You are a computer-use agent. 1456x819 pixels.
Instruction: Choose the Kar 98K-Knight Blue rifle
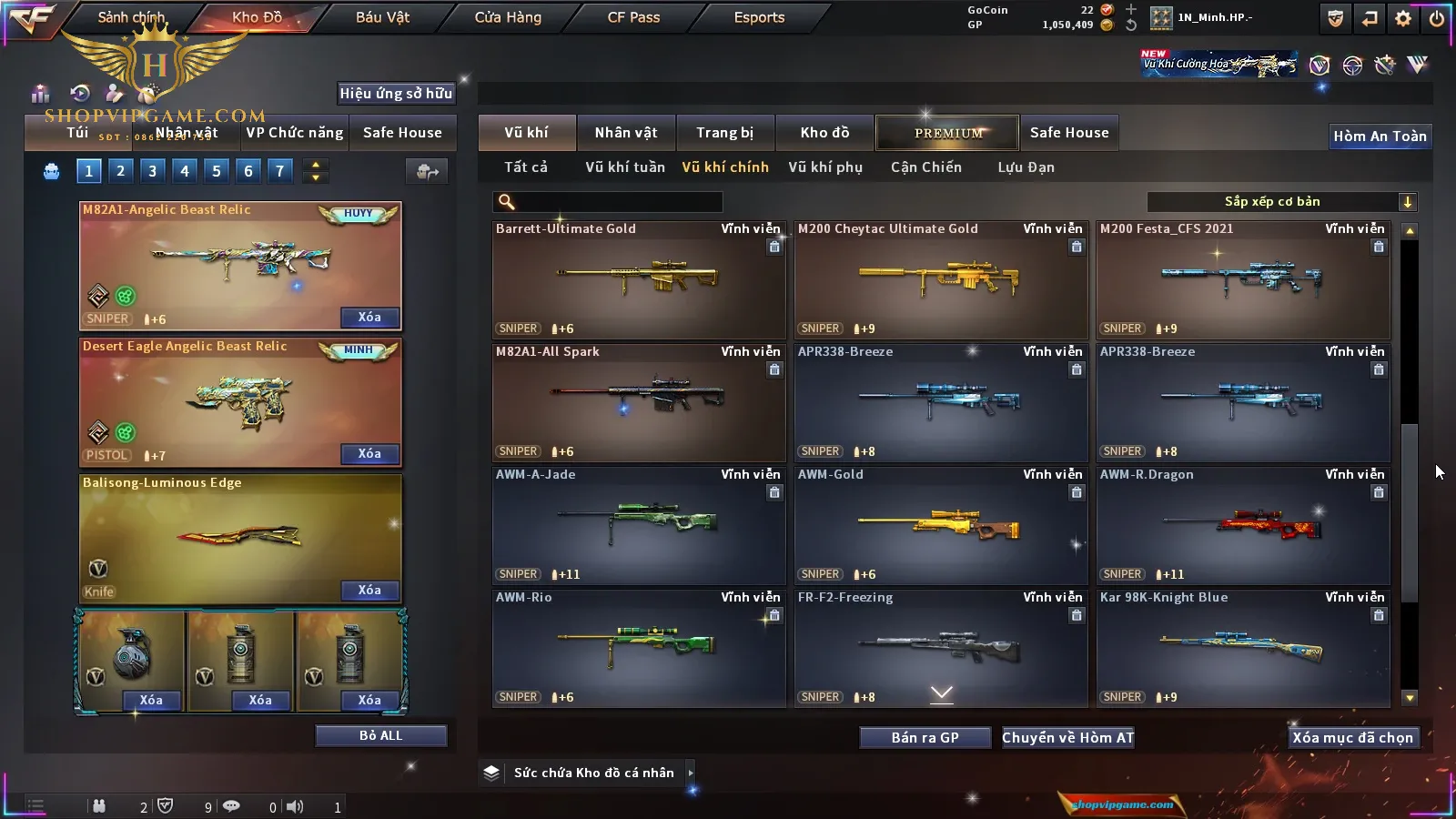[1243, 648]
